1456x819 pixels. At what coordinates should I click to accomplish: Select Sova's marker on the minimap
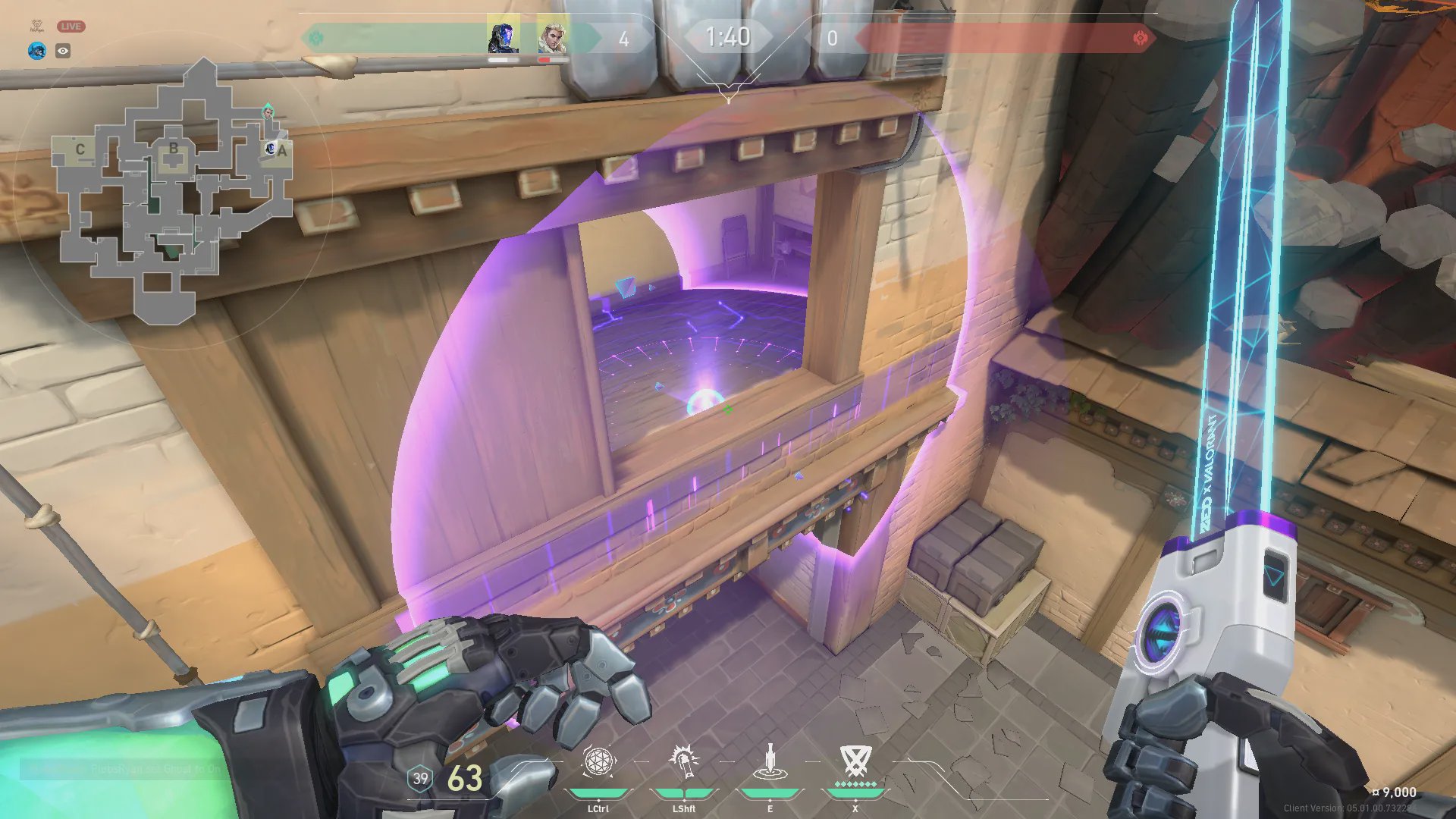click(268, 113)
